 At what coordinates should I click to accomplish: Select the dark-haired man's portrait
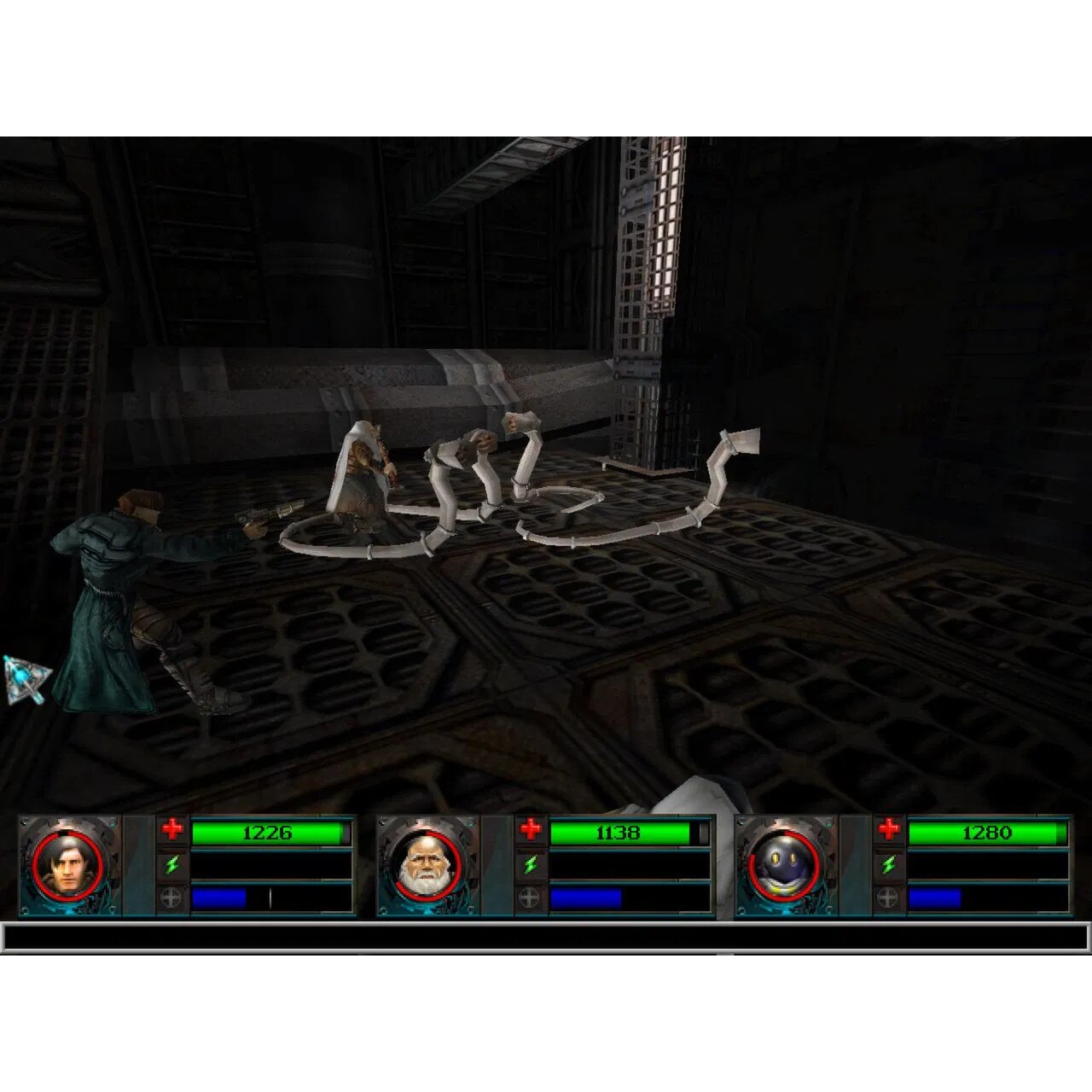[x=67, y=865]
